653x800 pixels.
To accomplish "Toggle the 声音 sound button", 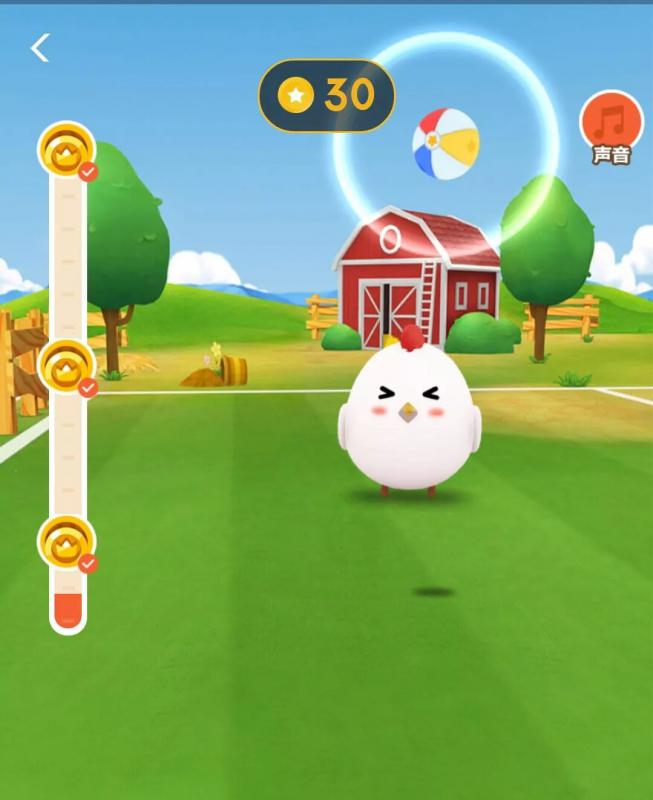I will click(611, 124).
